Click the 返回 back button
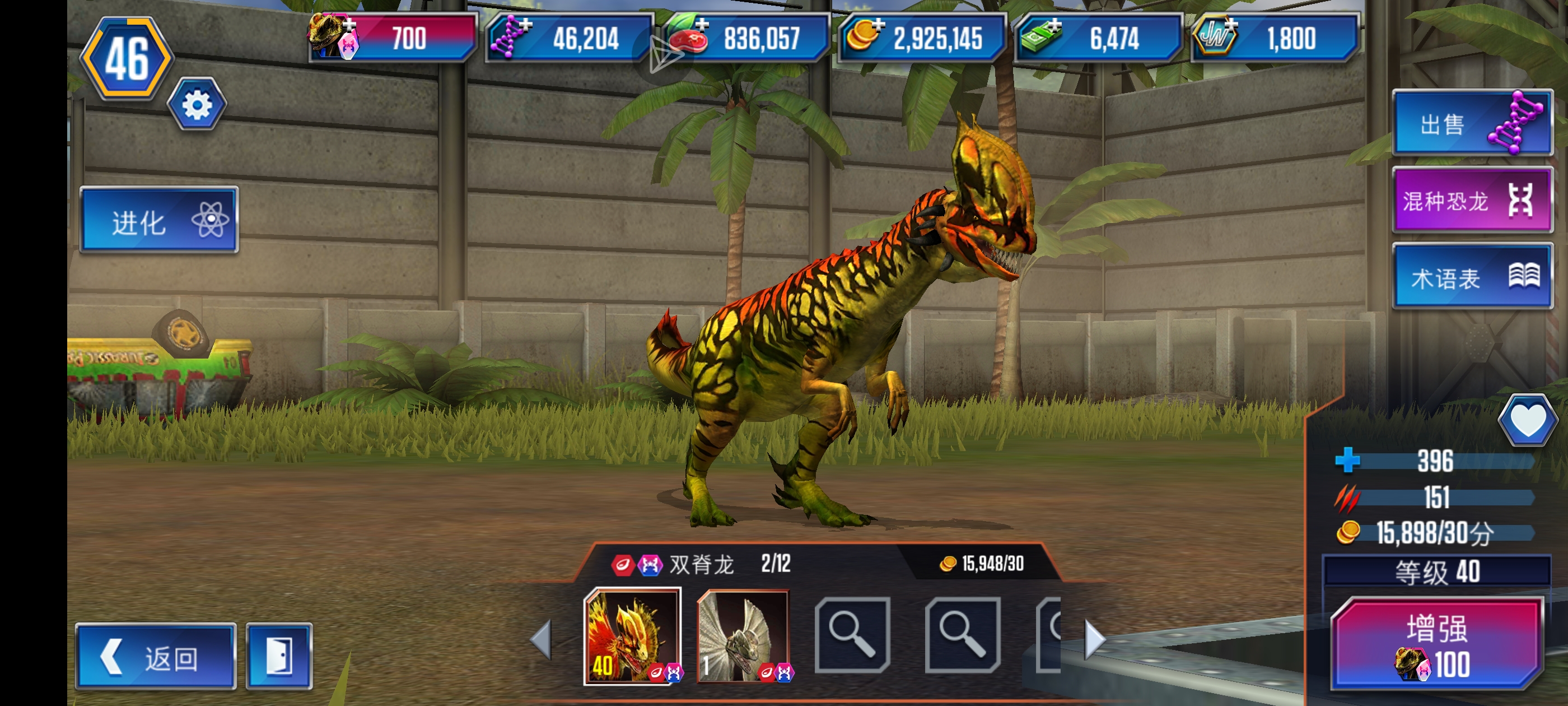 pyautogui.click(x=155, y=657)
